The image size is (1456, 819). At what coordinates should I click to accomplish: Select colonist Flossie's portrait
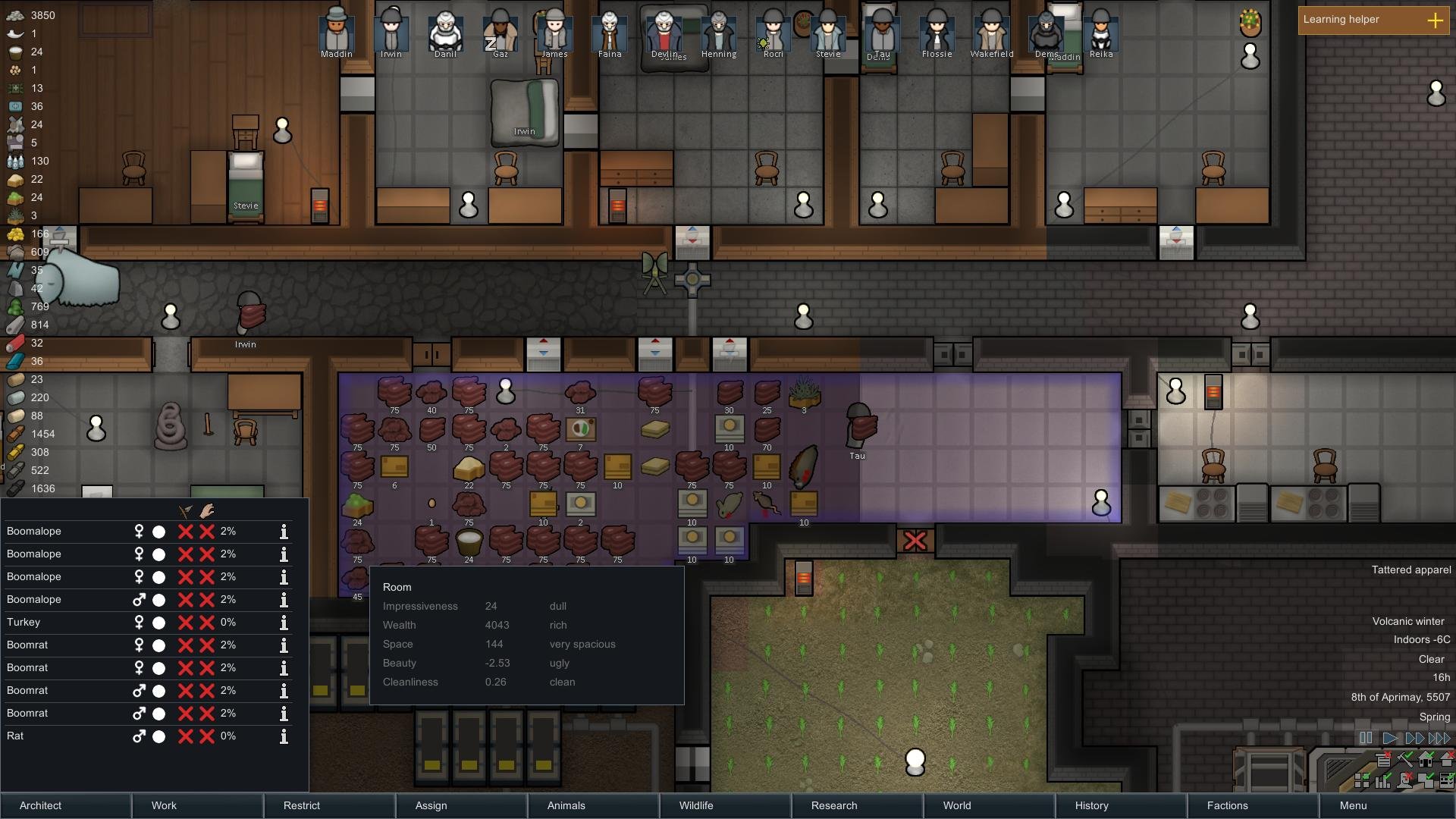coord(937,33)
